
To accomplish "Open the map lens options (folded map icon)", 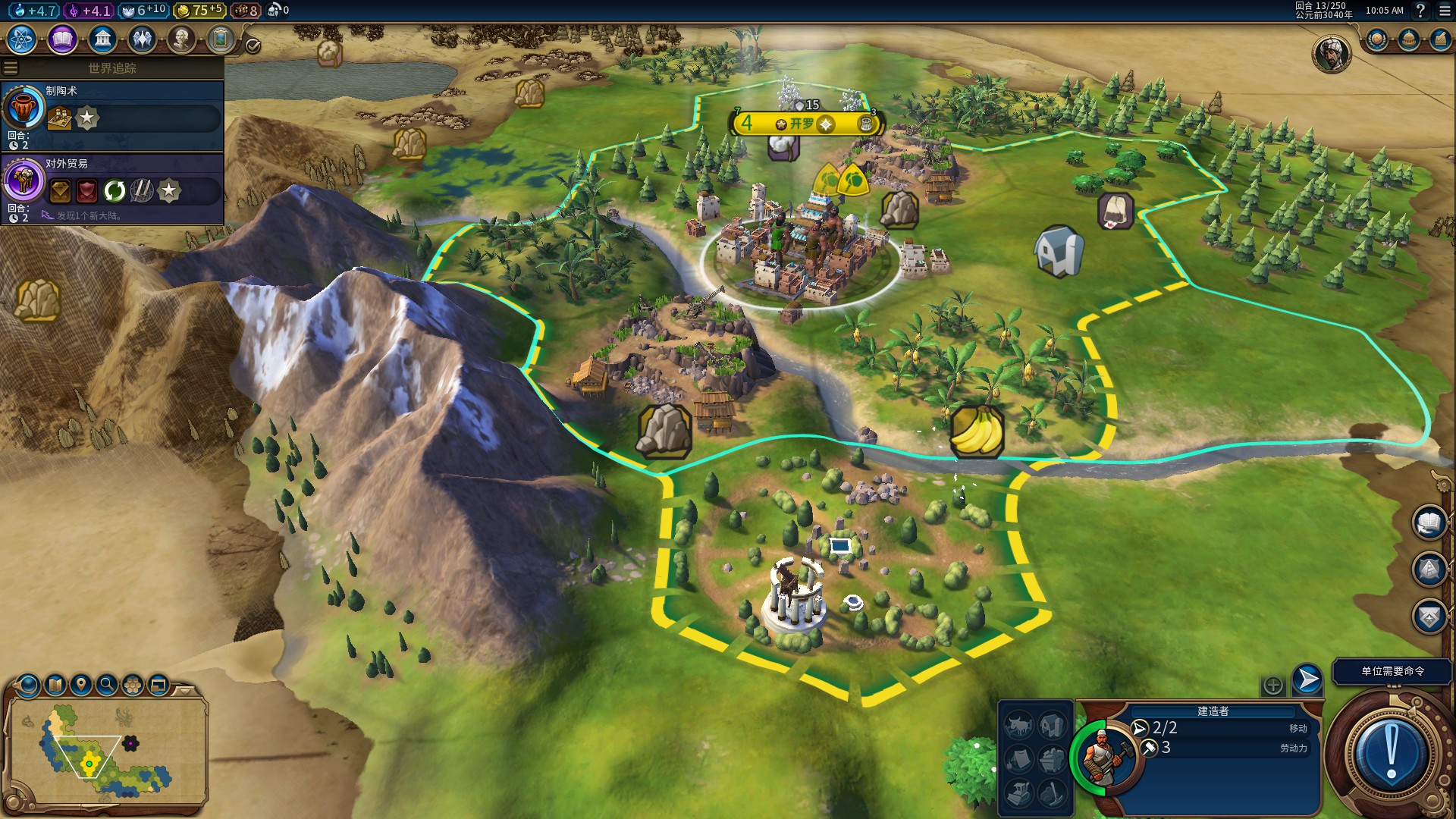I will (55, 685).
